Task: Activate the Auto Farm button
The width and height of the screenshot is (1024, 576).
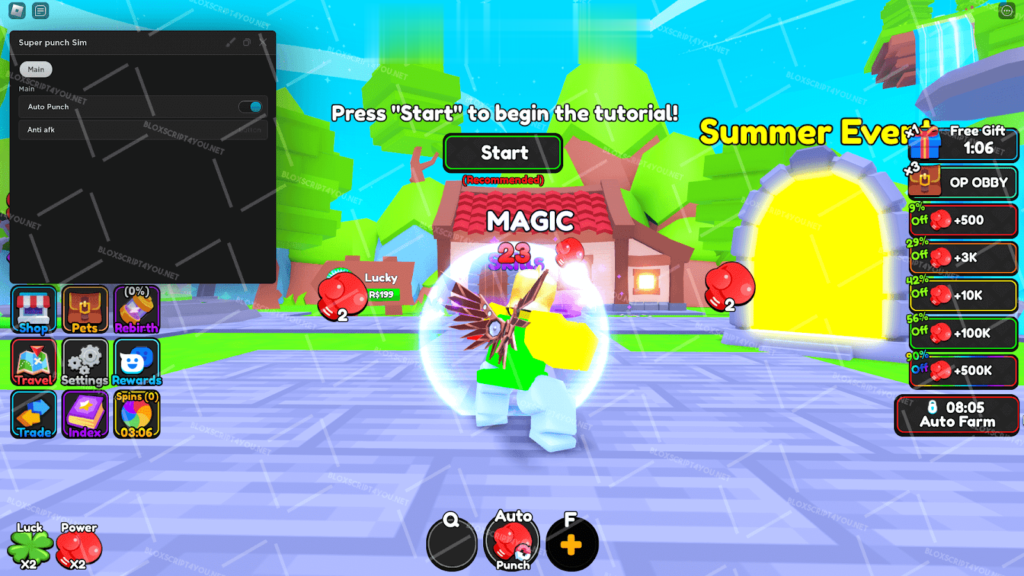Action: (957, 414)
